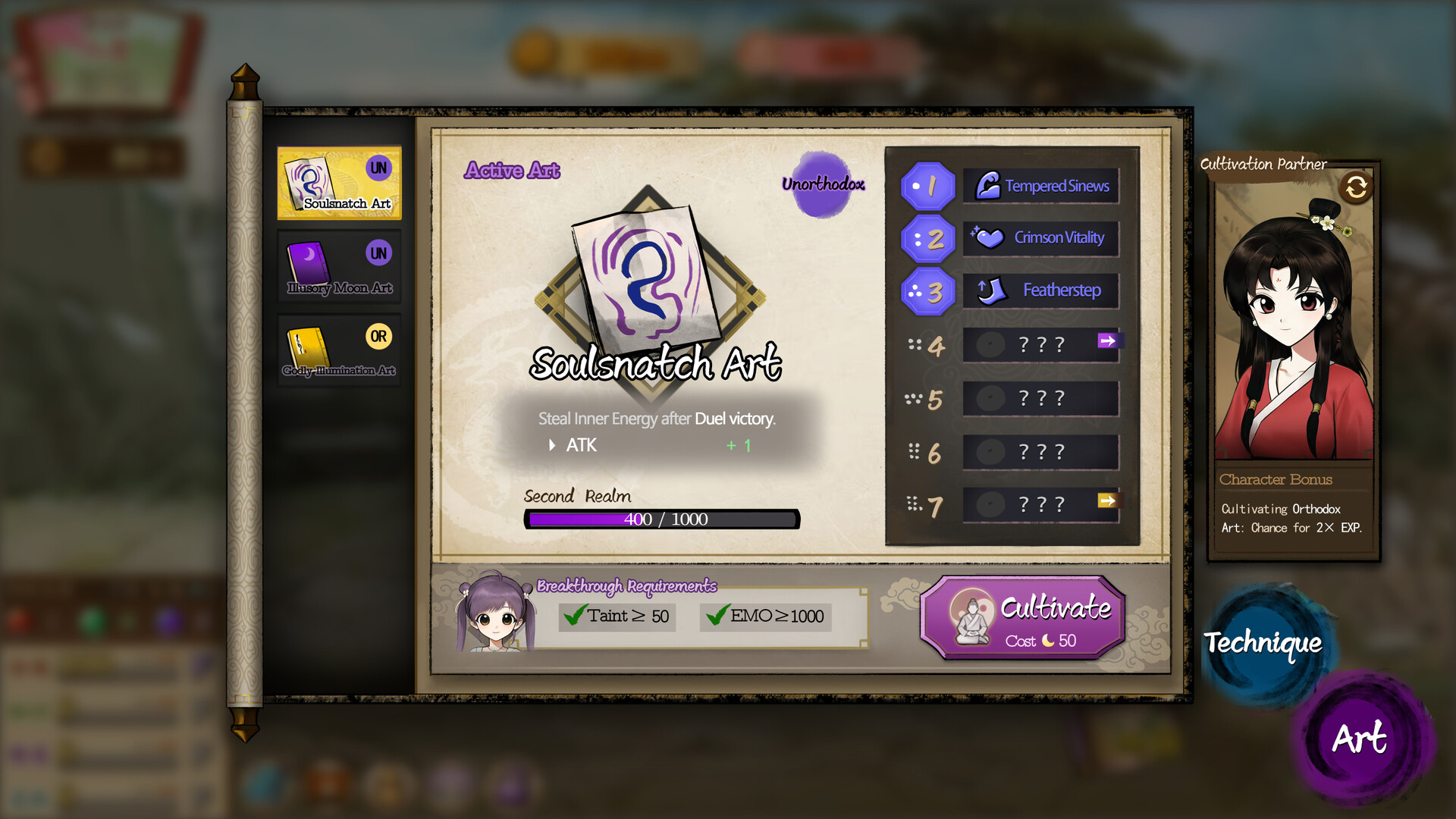Click the checkmark beside Taint ≥ 50
The width and height of the screenshot is (1456, 819).
click(x=574, y=617)
